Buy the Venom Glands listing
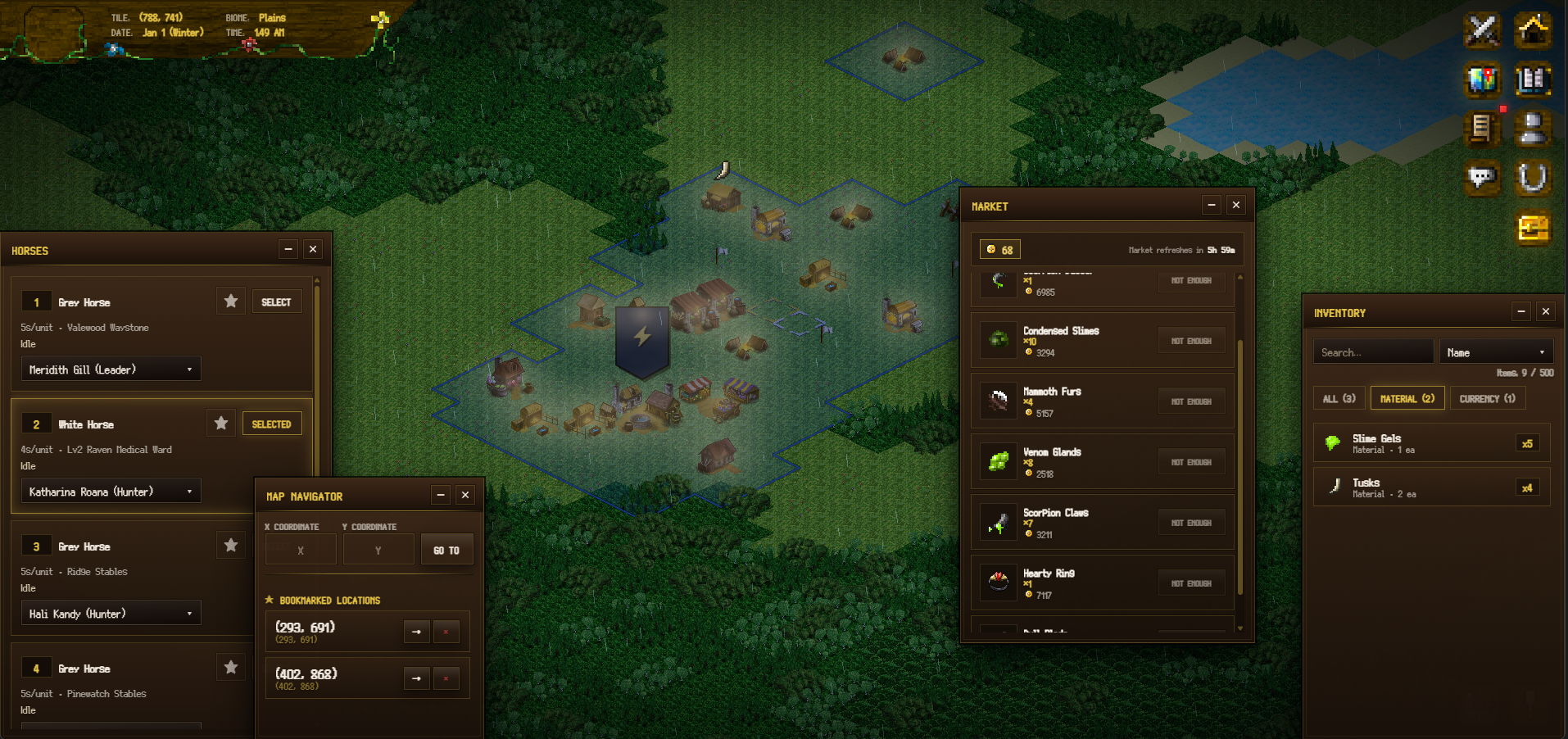The image size is (1568, 739). click(1191, 462)
